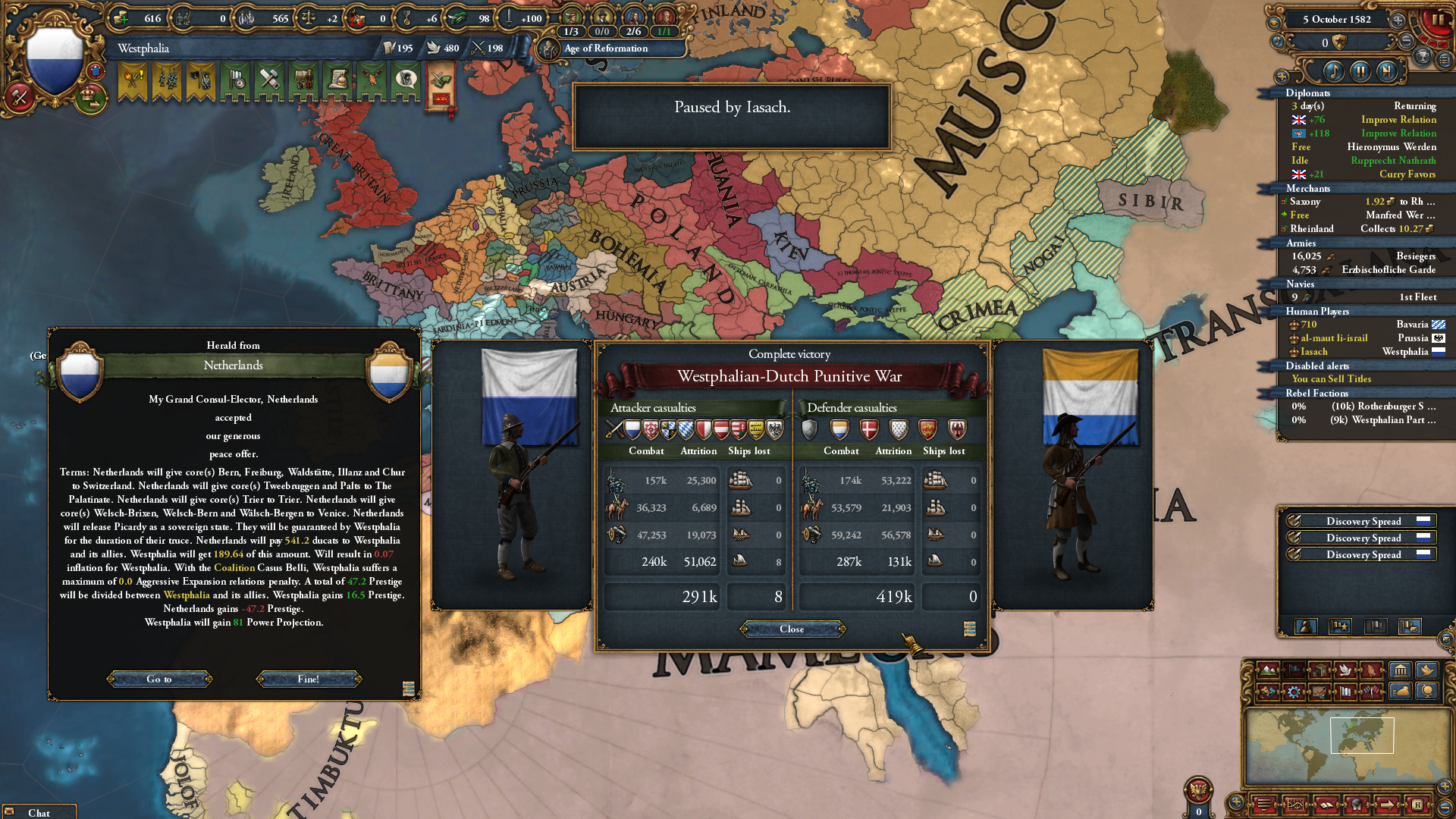Image resolution: width=1456 pixels, height=819 pixels.
Task: Pause the music player
Action: 1360,71
